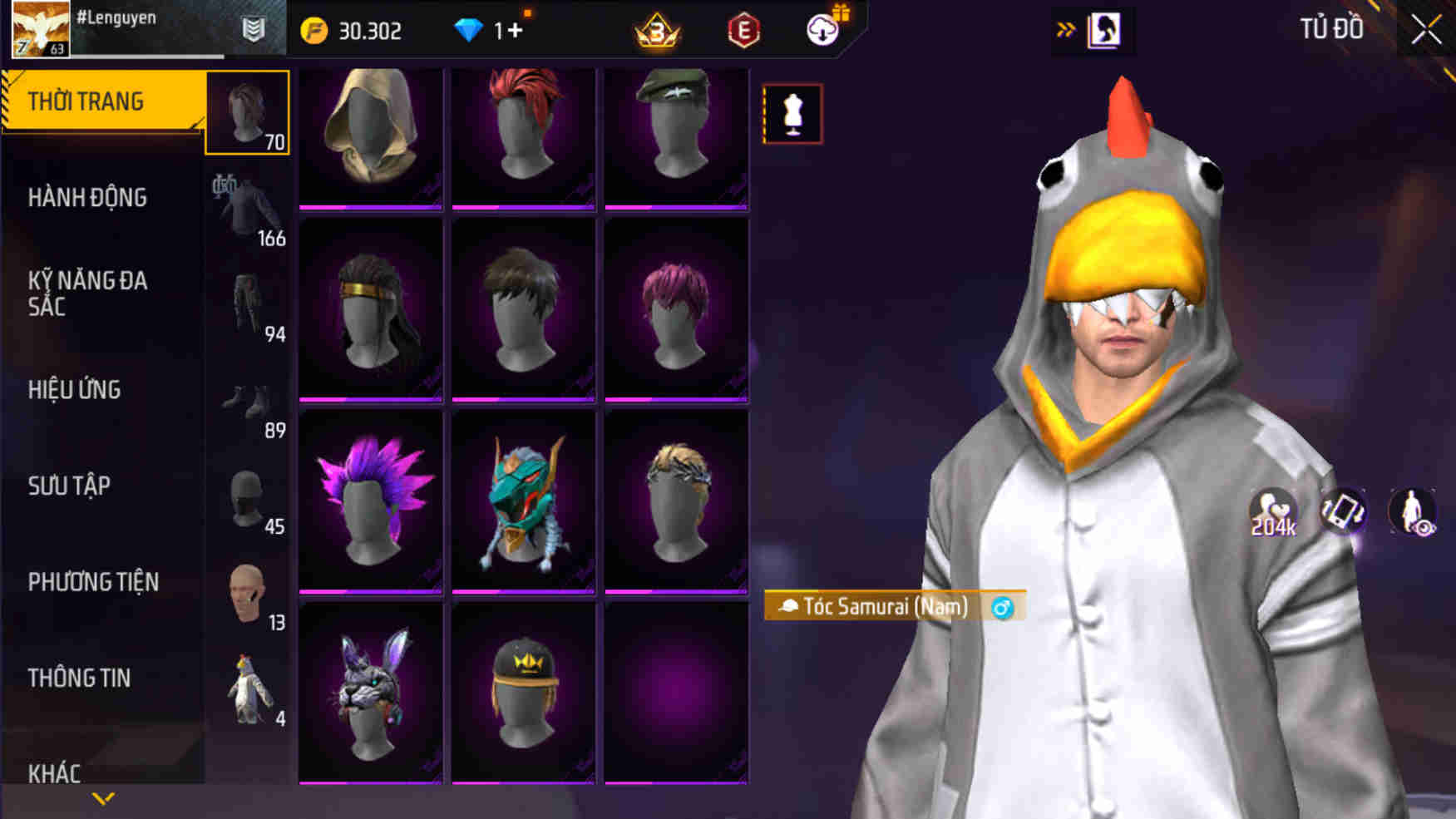Screen dimensions: 1456x819
Task: Open the PHƯƠNG TIỆN category
Action: [x=95, y=582]
